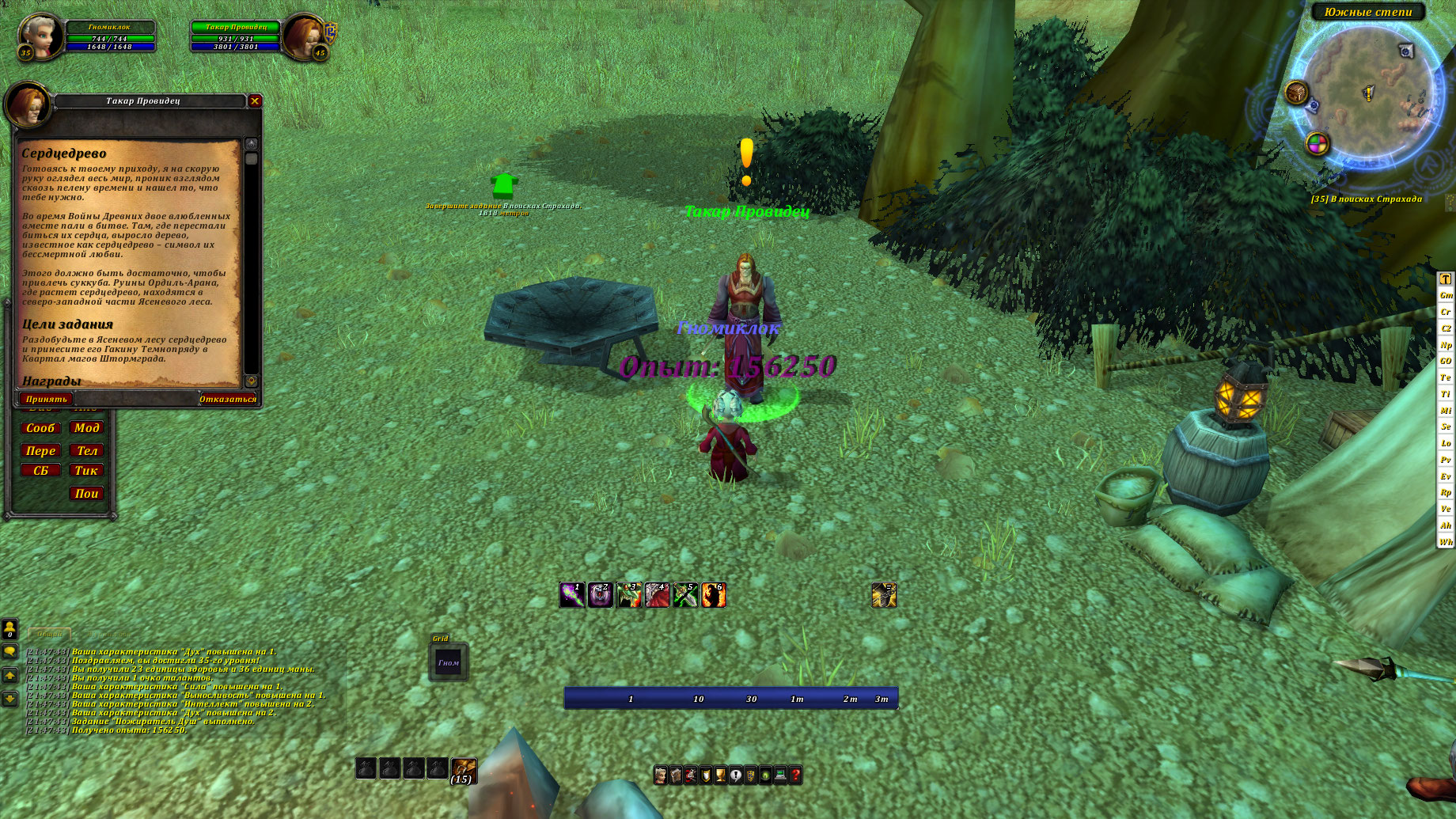Click the four-colored round button by the minimap
The image size is (1456, 819).
(1317, 143)
